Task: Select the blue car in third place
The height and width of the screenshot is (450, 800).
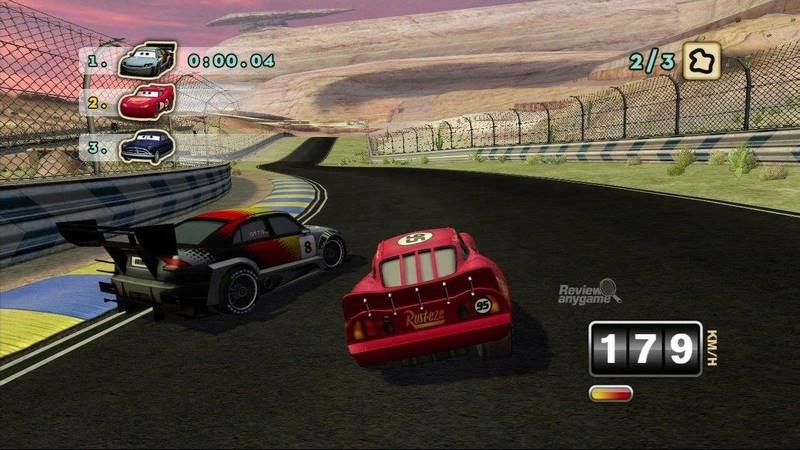Action: [x=146, y=145]
